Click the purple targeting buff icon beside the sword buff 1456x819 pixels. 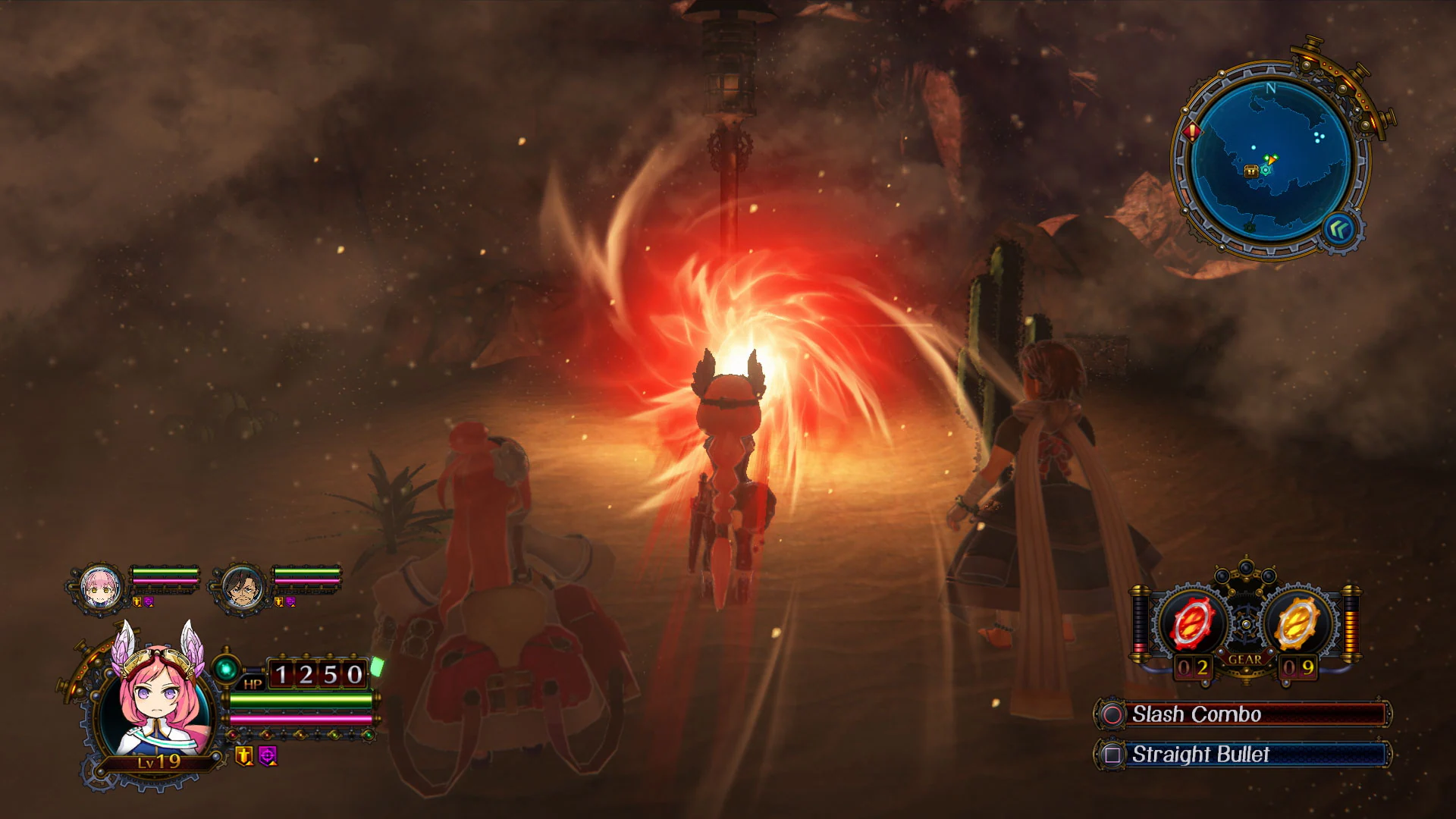click(x=266, y=756)
